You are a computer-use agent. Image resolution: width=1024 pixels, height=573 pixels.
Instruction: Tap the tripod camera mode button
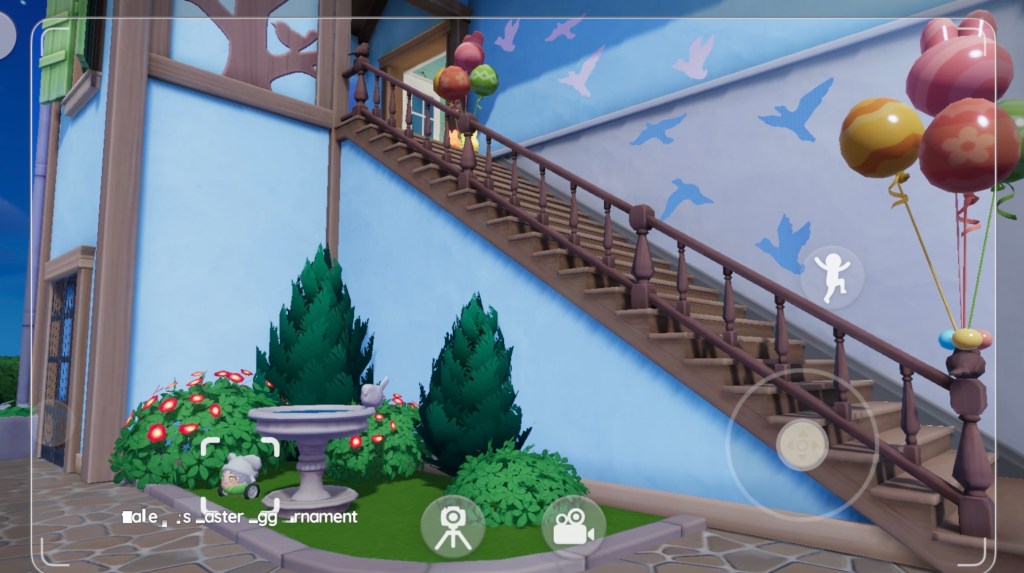click(452, 526)
